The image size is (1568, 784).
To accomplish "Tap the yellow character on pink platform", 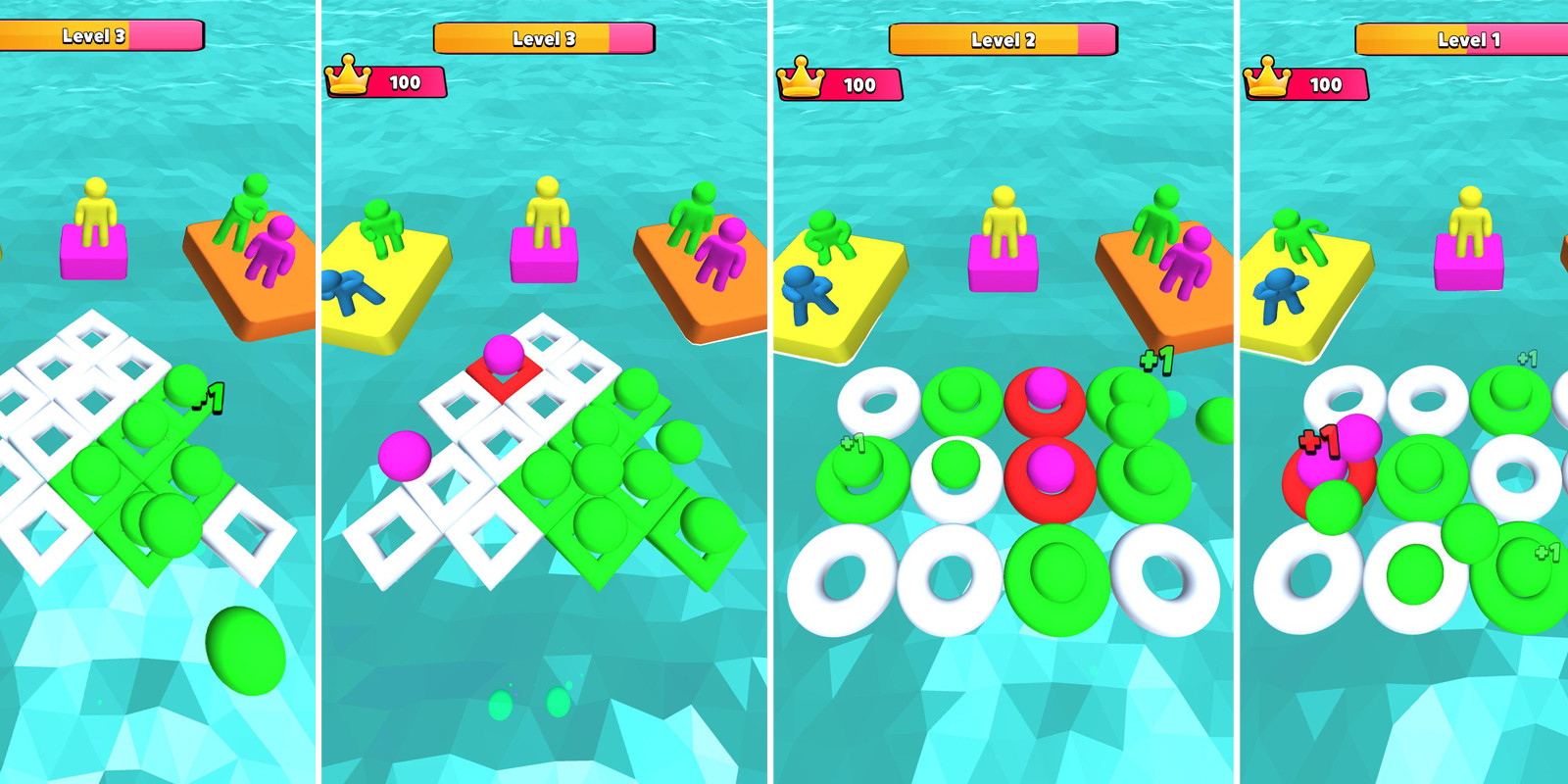I will coord(546,211).
